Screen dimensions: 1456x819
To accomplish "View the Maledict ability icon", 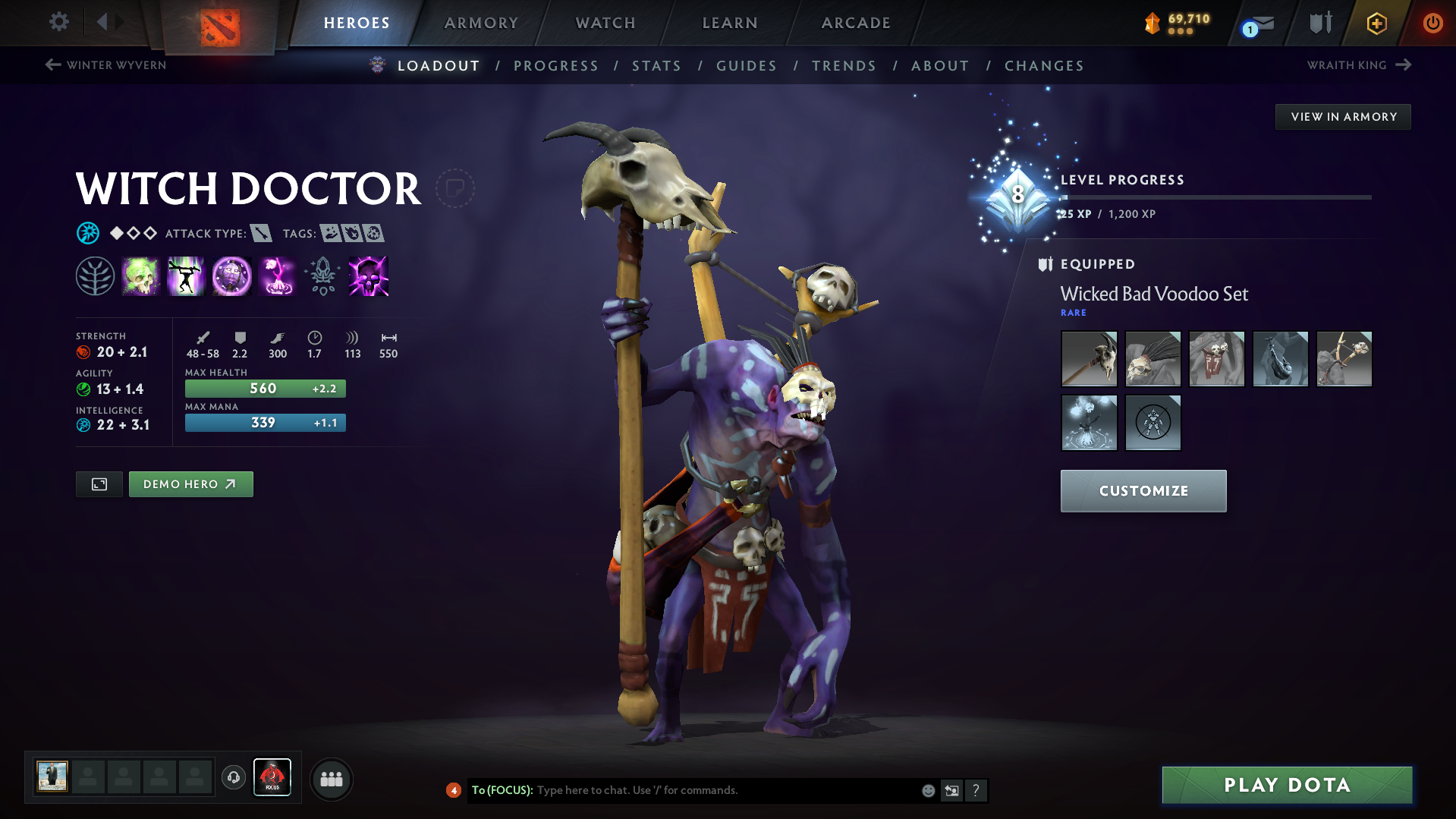I will pyautogui.click(x=231, y=276).
